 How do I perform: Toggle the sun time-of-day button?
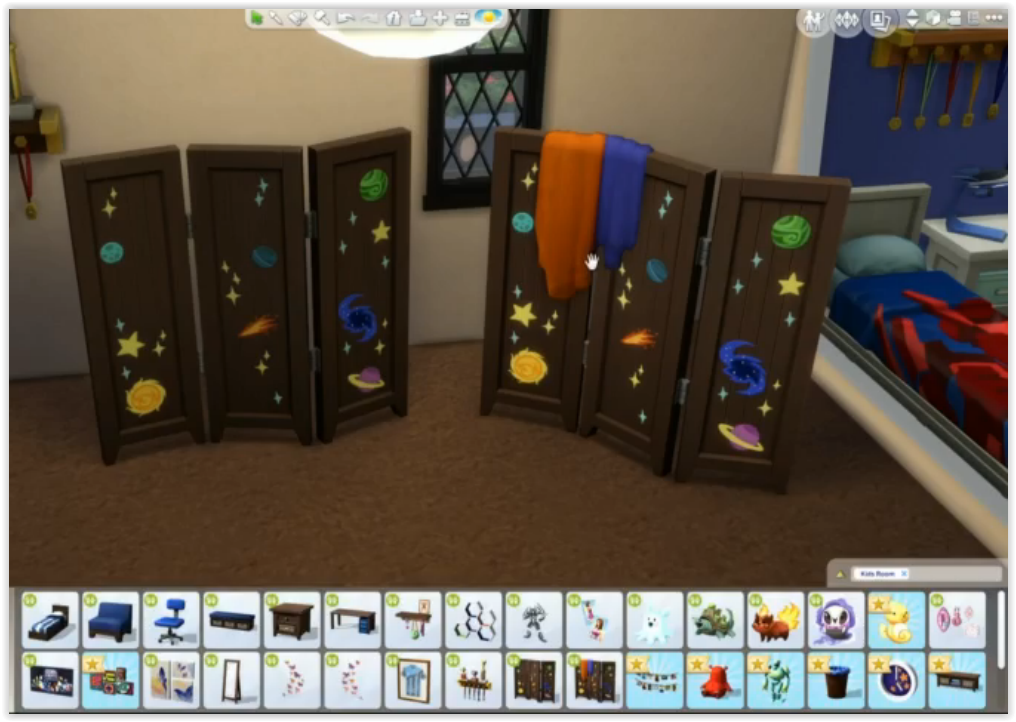tap(490, 18)
